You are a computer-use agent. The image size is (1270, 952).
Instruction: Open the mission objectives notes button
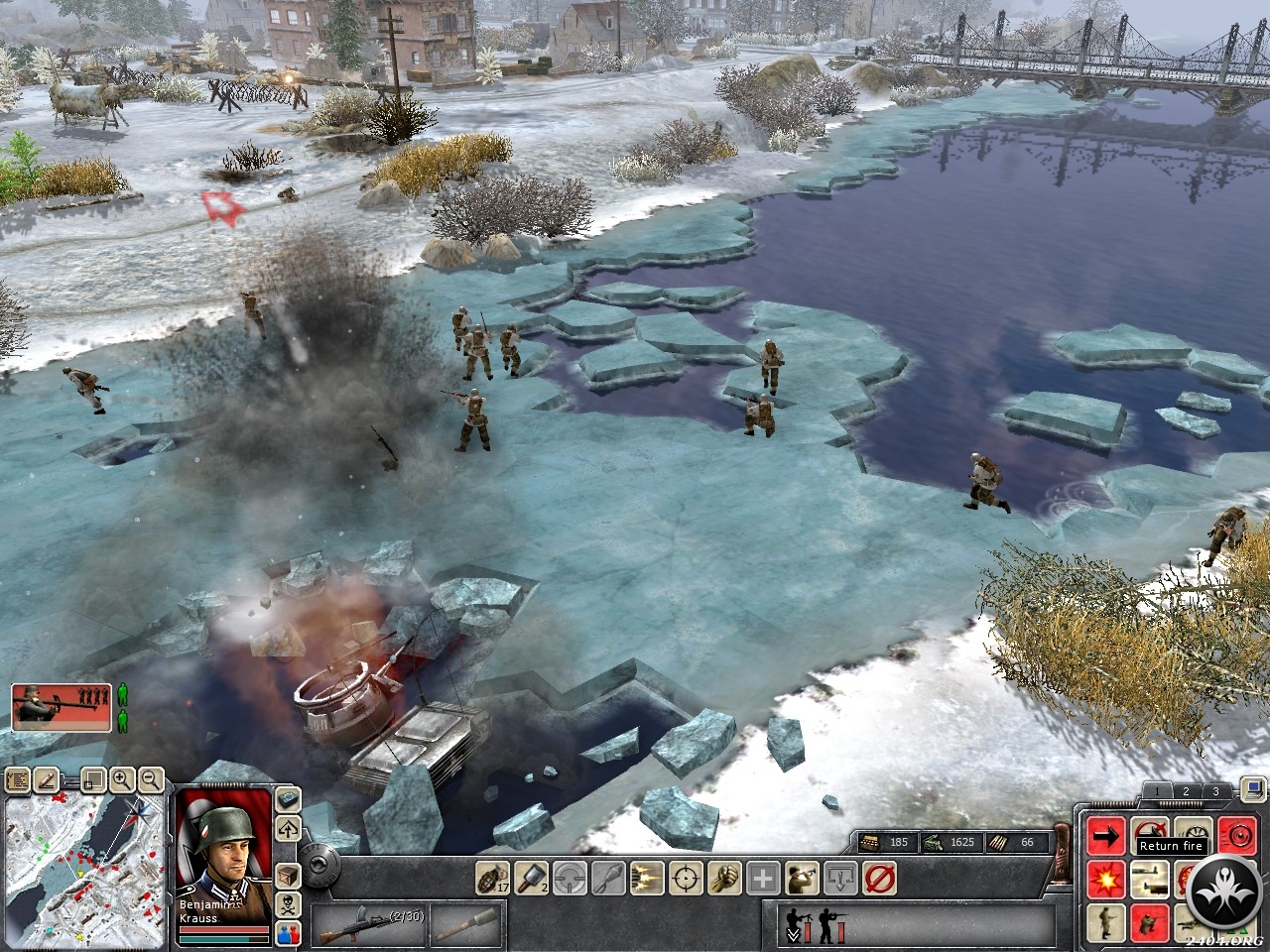17,779
